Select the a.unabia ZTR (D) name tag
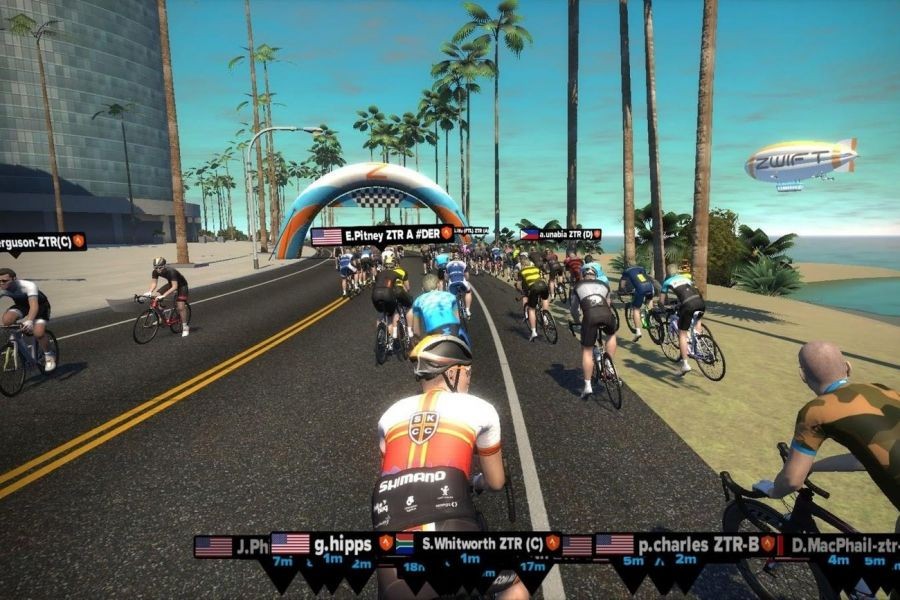The height and width of the screenshot is (600, 900). 560,234
